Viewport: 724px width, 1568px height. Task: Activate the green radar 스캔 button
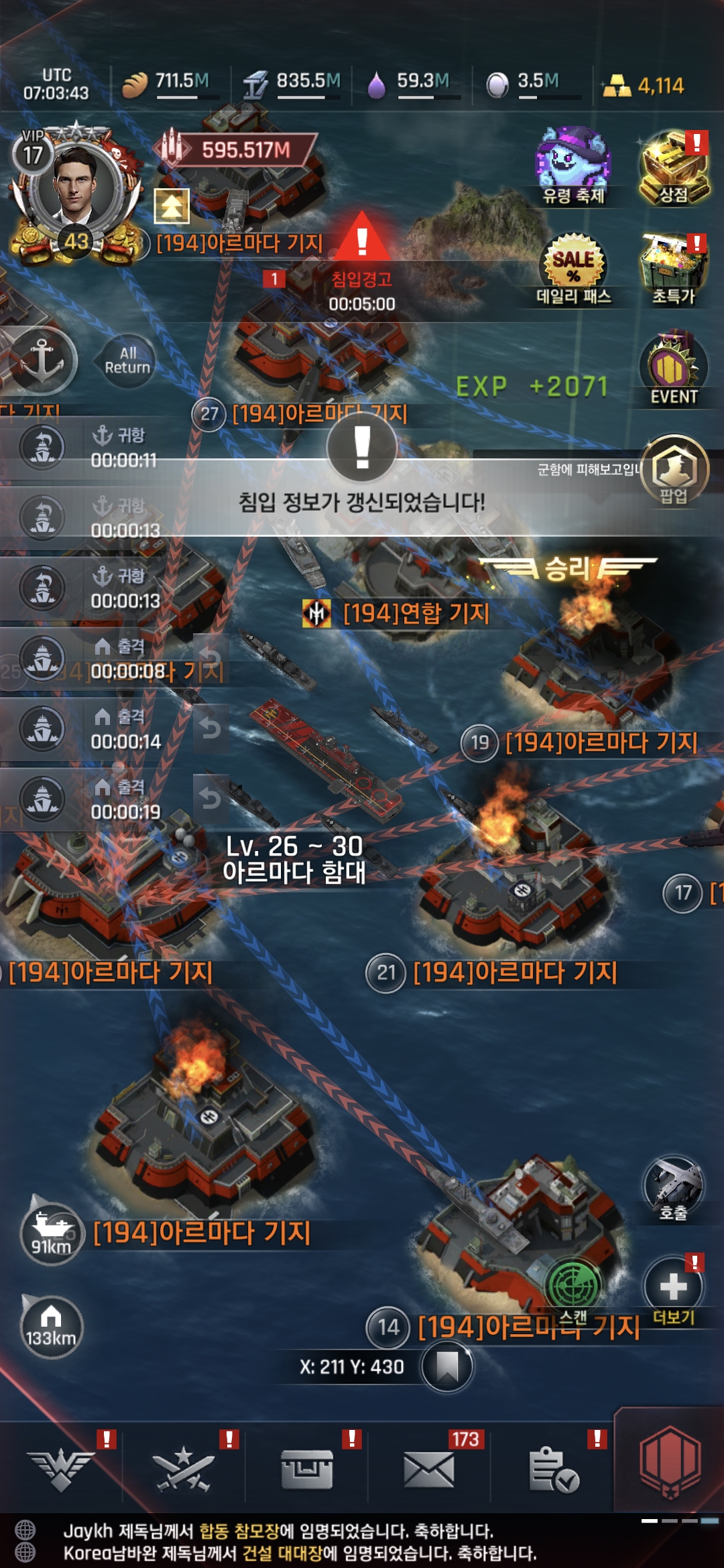click(x=573, y=1284)
